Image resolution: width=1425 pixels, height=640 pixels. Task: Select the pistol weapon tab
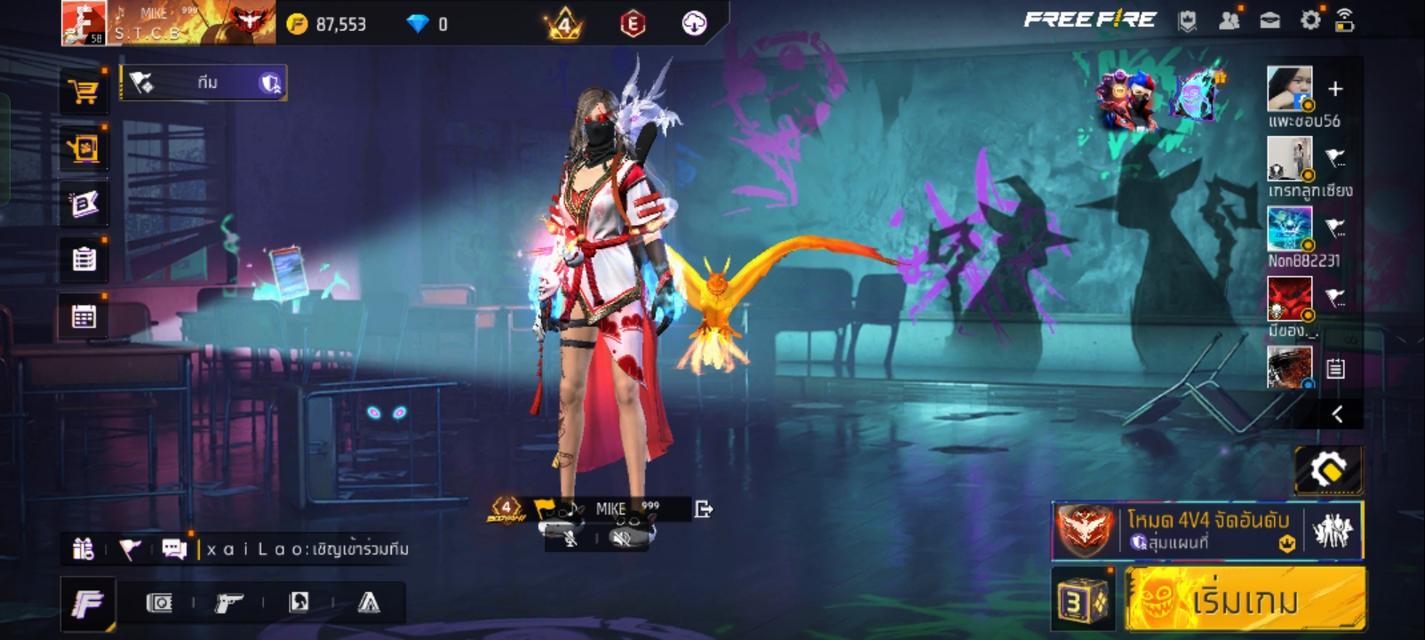point(229,602)
